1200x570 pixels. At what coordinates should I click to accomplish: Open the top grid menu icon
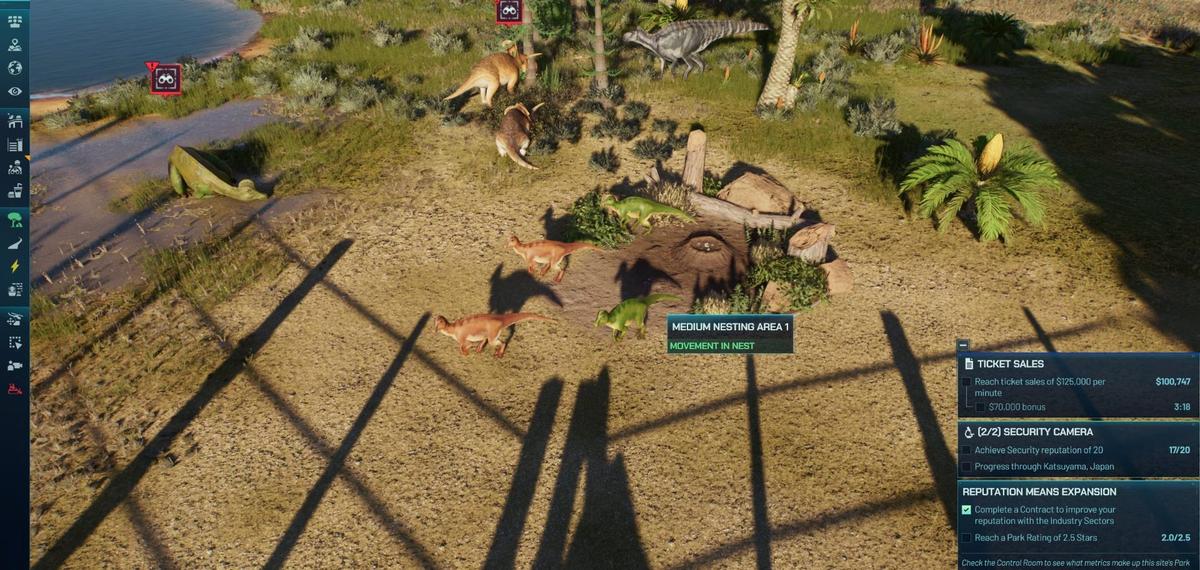click(x=15, y=21)
